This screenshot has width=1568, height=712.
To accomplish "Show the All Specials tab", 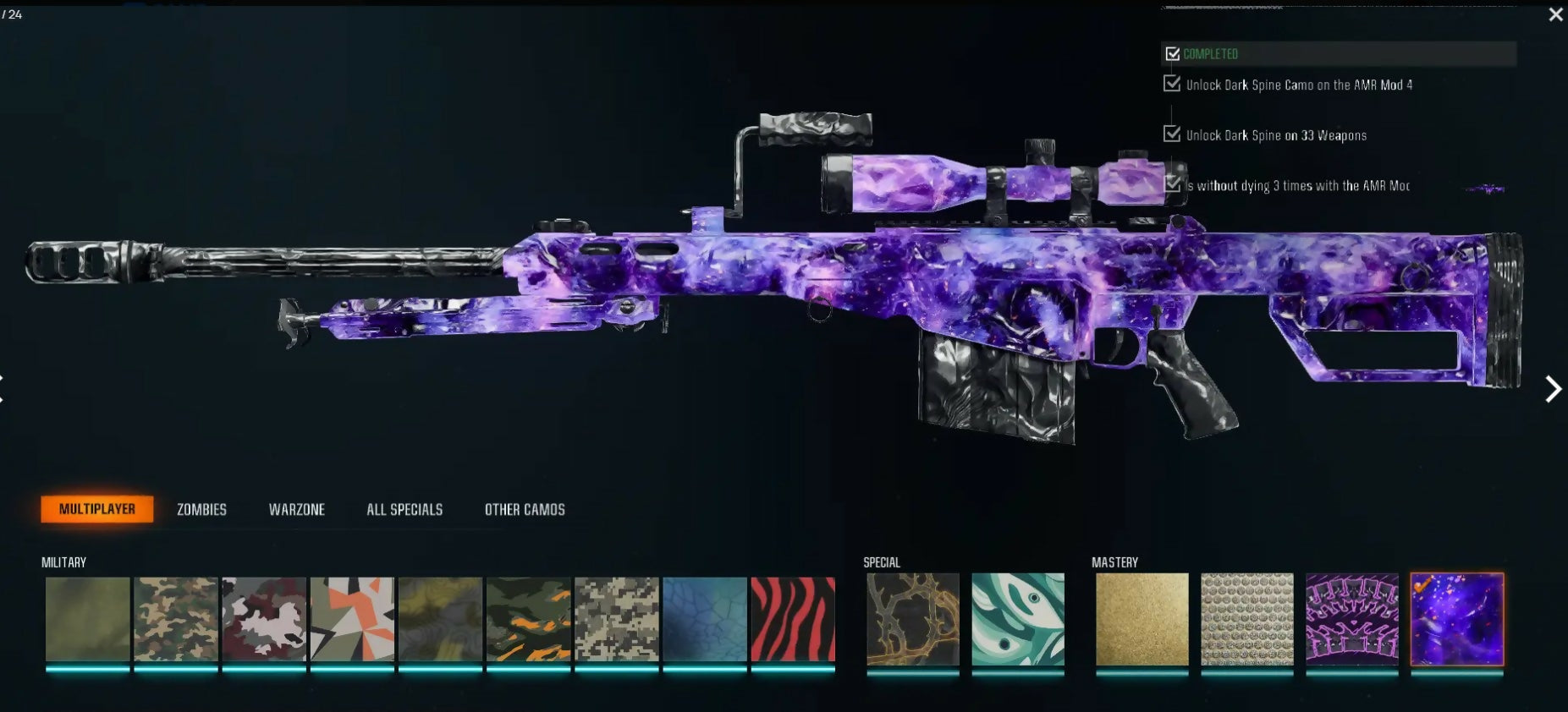I will (x=404, y=509).
